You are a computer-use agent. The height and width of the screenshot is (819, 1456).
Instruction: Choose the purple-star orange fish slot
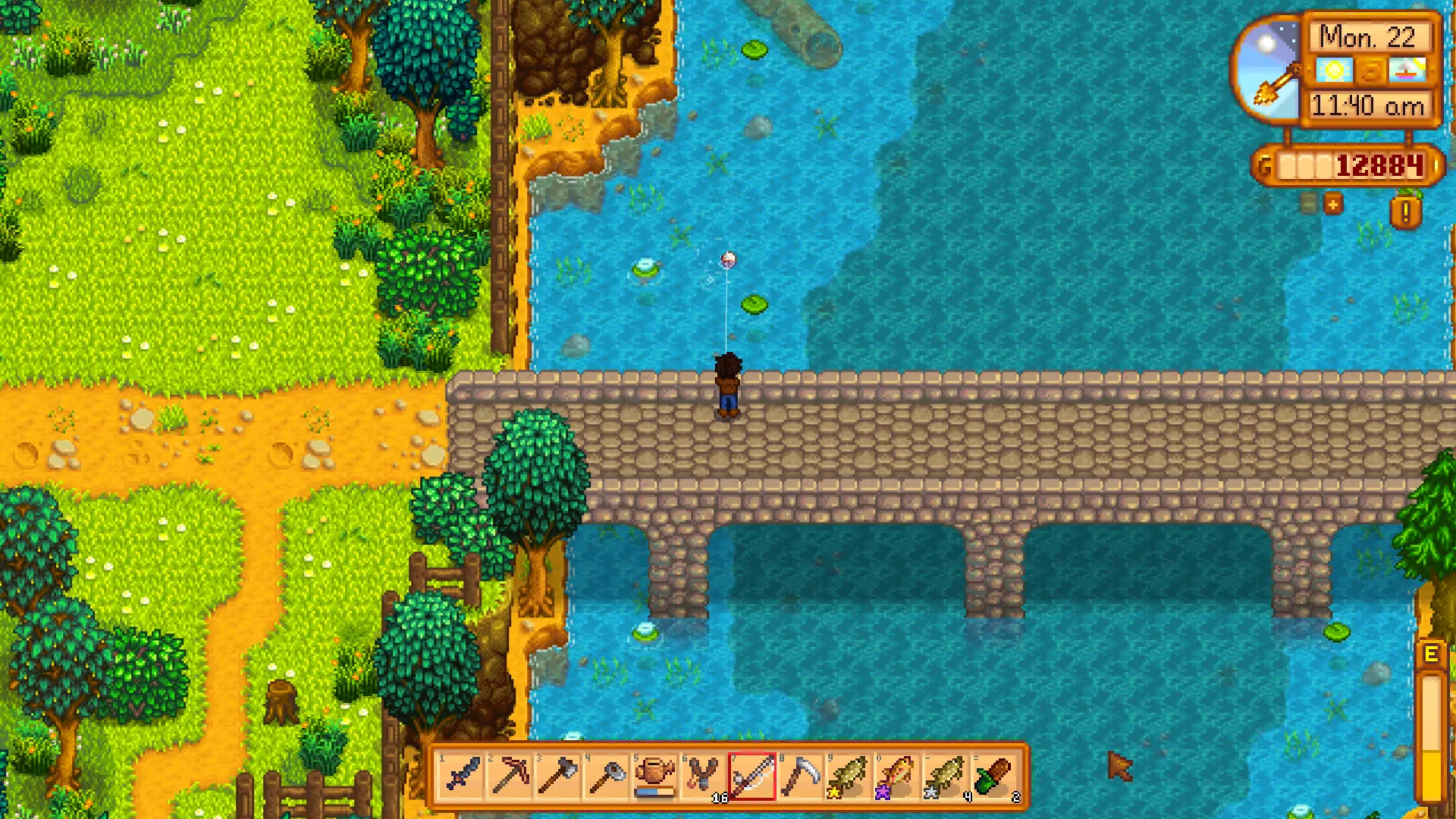click(896, 777)
